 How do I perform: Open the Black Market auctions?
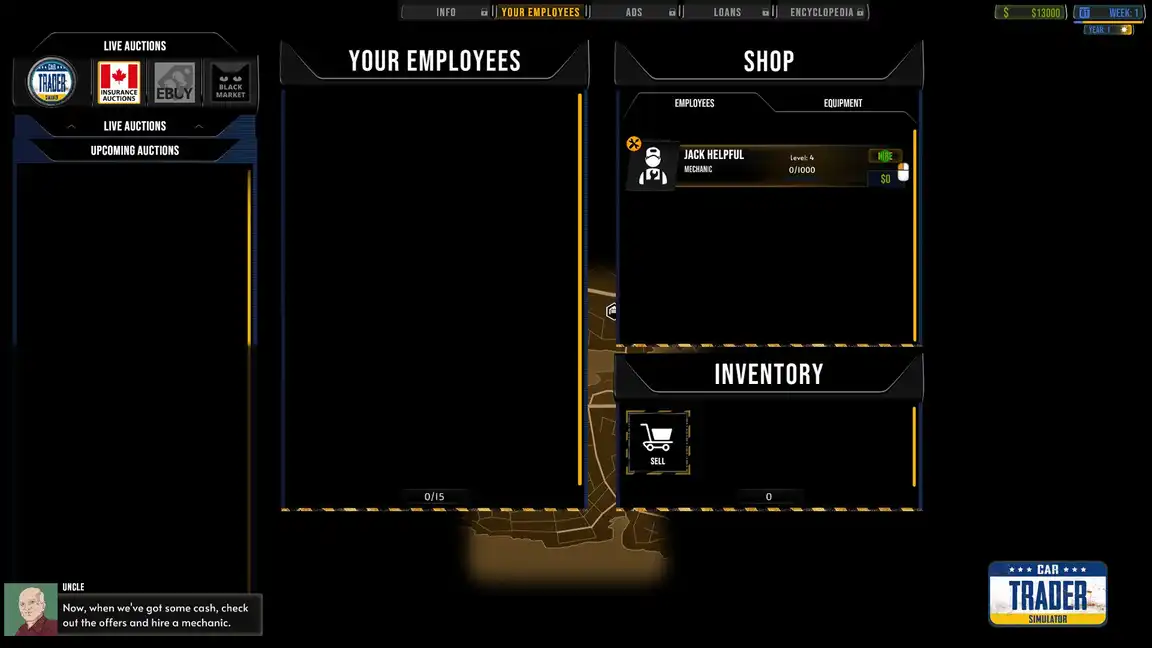click(230, 82)
